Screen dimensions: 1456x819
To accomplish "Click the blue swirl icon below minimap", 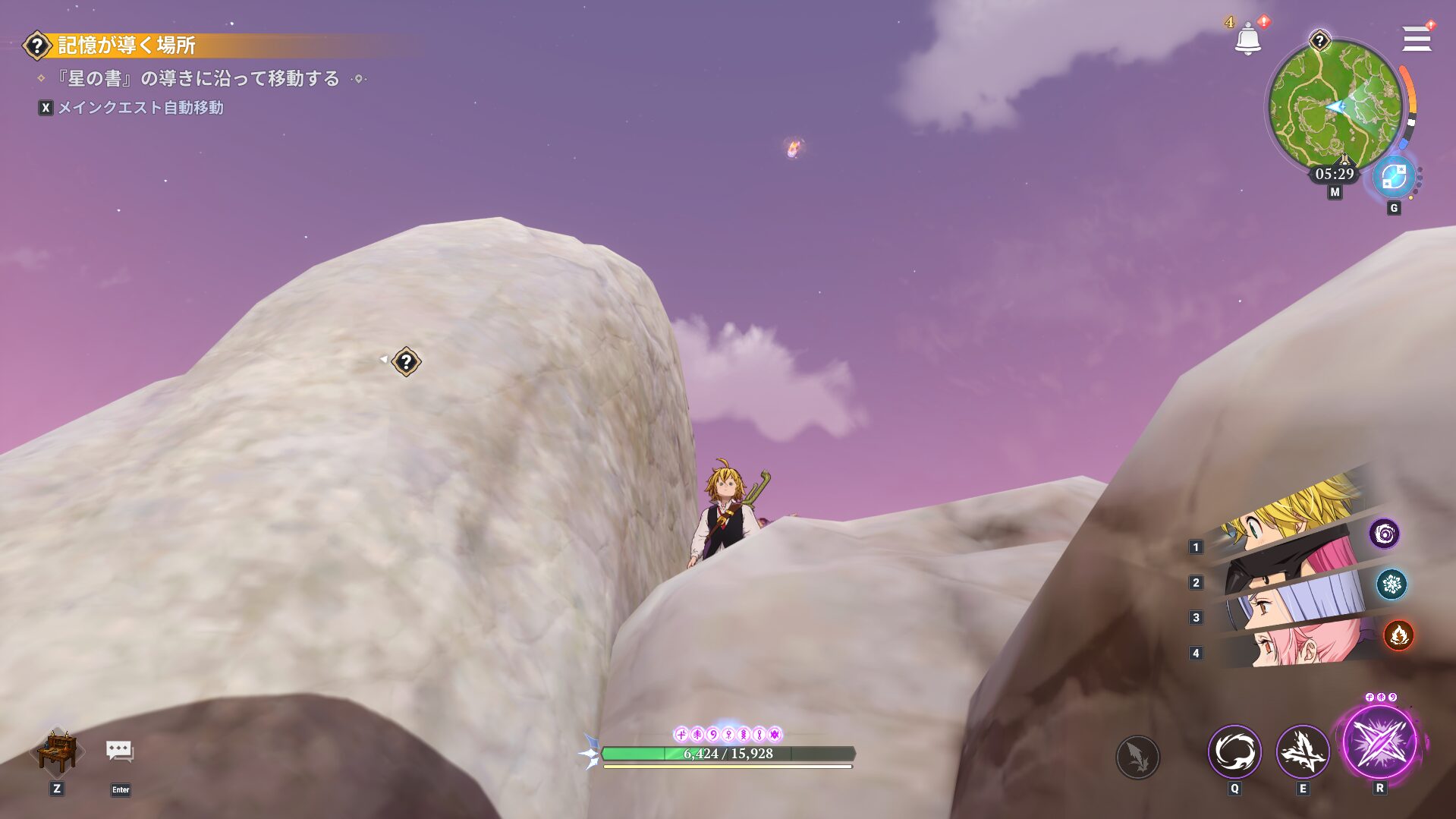I will pos(1394,178).
